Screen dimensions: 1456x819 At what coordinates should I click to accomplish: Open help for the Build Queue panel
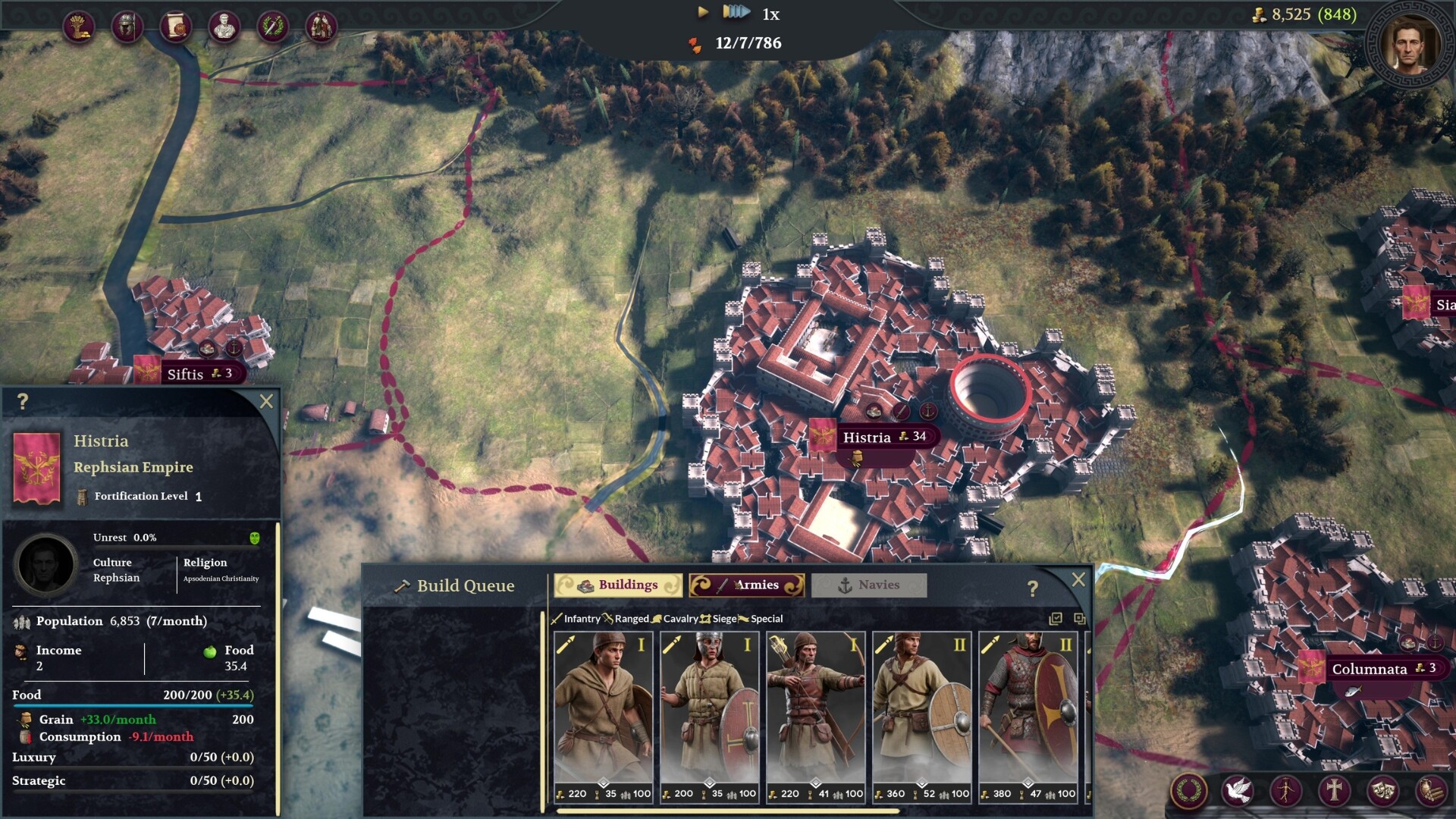[1032, 588]
